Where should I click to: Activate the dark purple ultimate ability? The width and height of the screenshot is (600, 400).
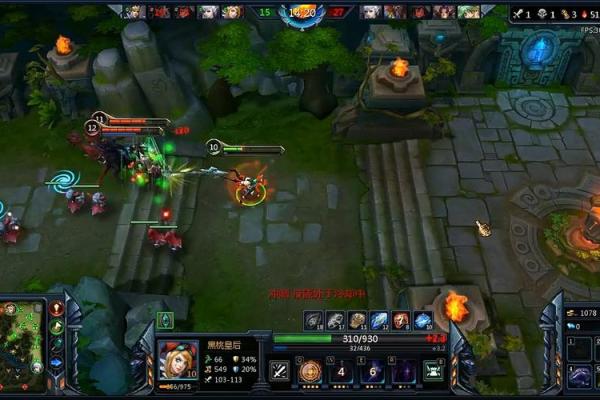[404, 372]
